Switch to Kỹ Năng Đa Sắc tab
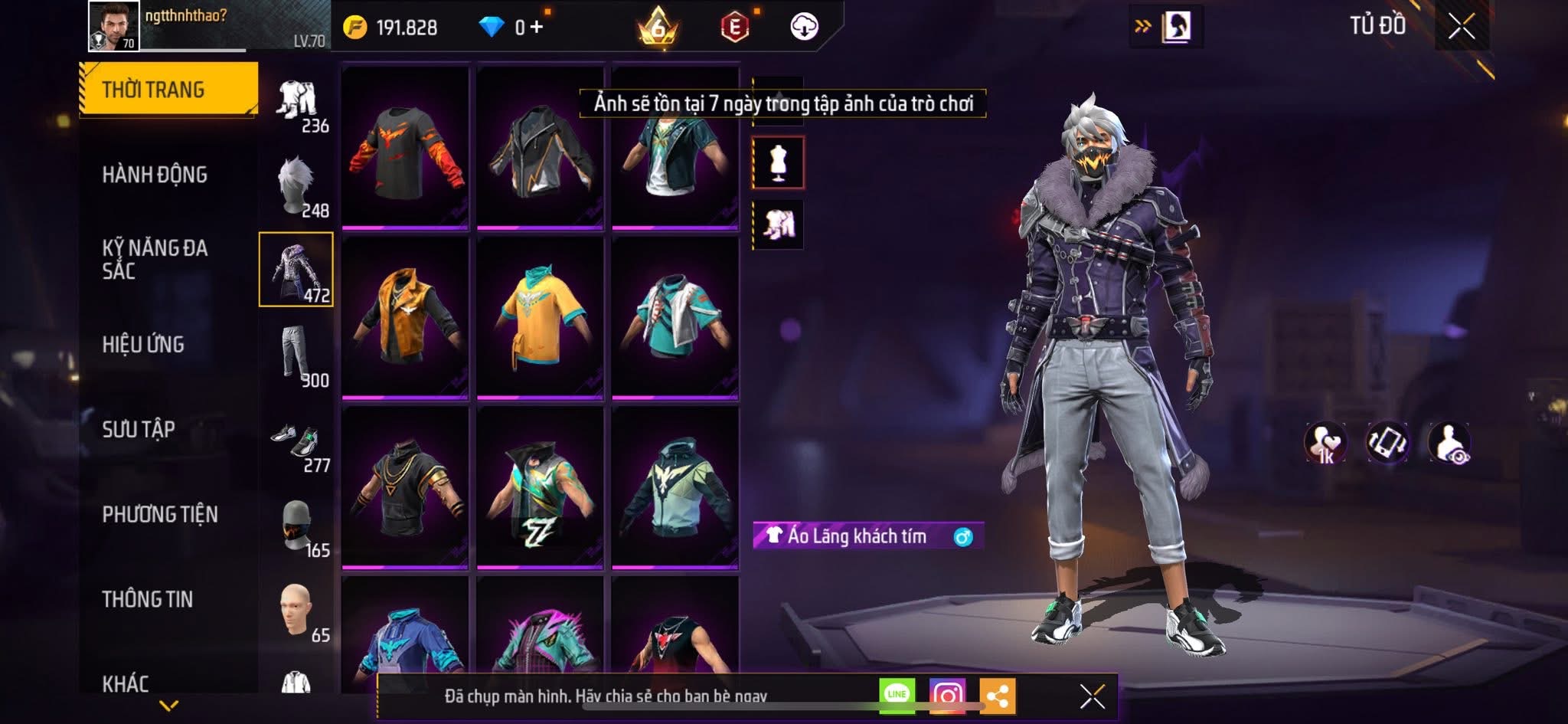 pos(155,259)
